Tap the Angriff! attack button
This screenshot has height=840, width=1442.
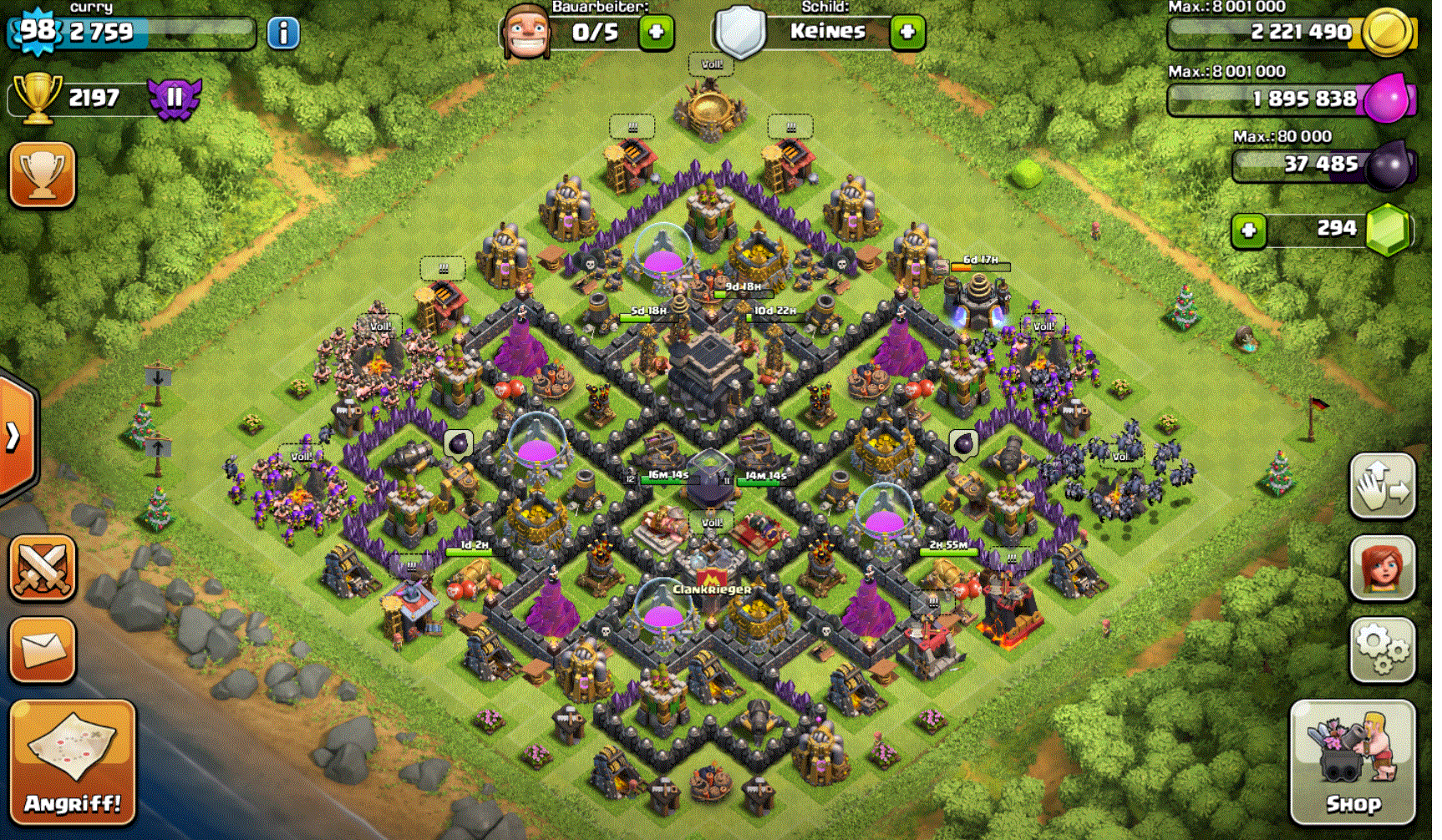(x=73, y=762)
